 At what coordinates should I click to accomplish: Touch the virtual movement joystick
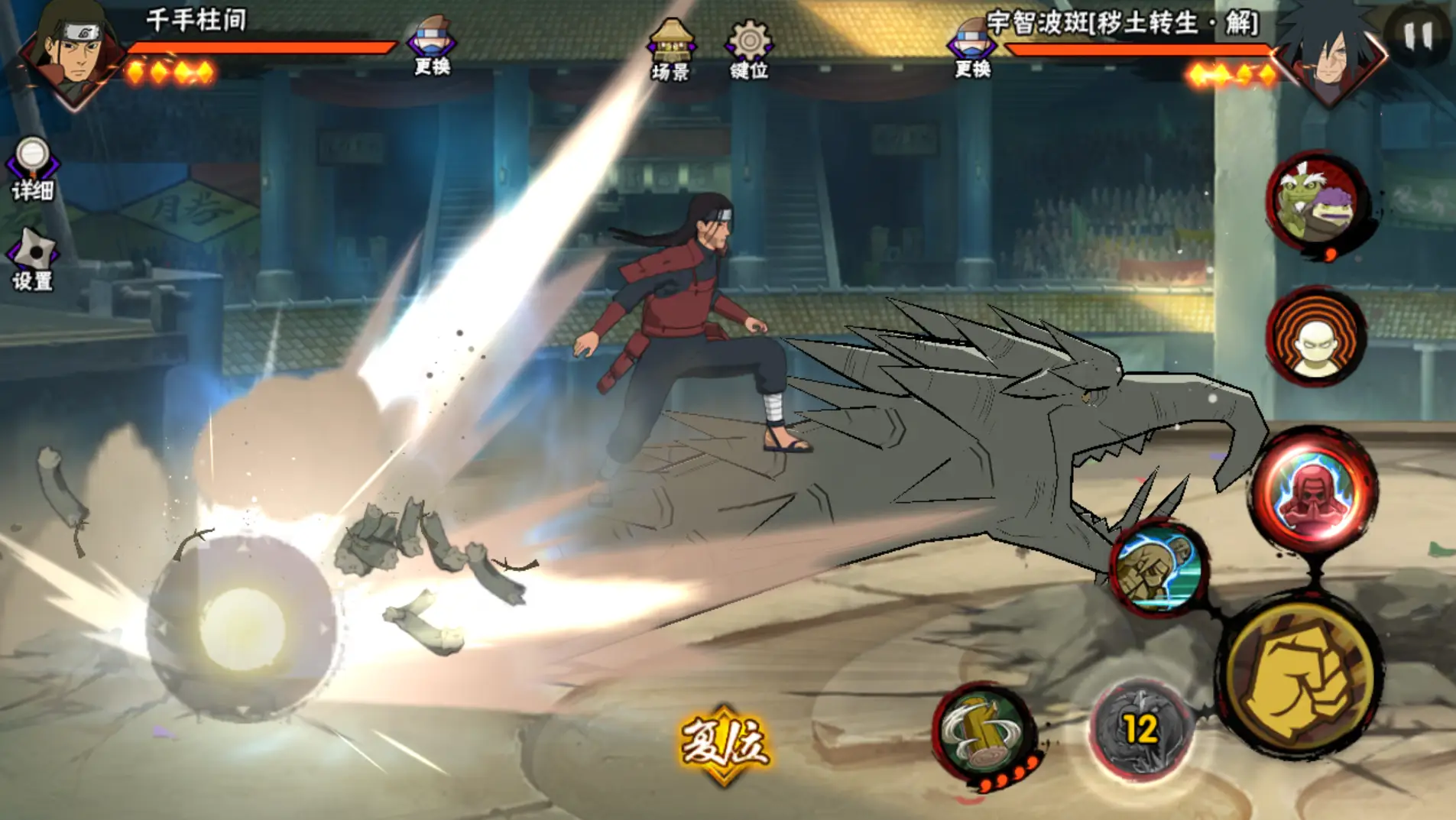[x=242, y=628]
